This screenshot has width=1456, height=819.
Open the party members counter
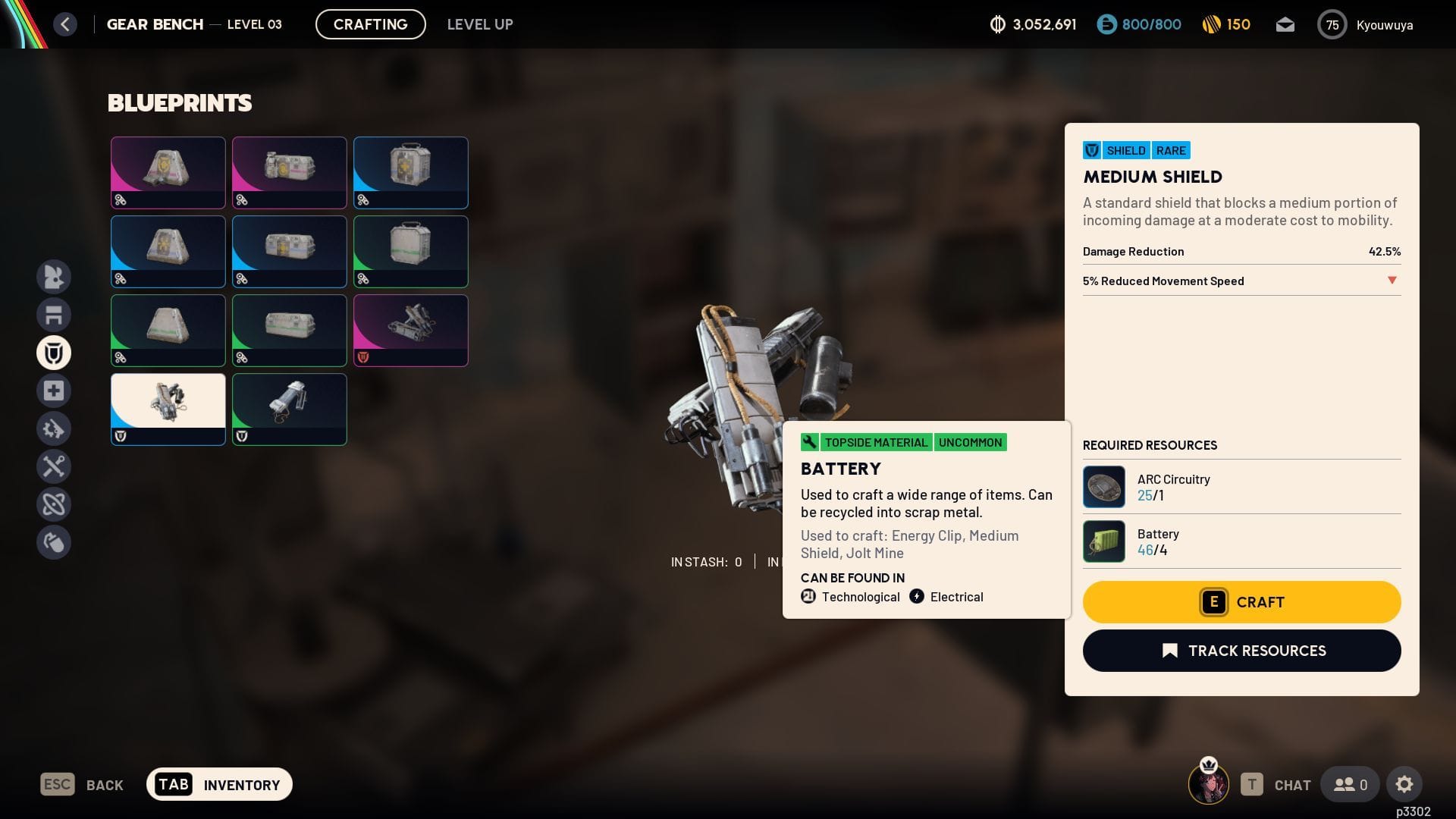coord(1350,784)
